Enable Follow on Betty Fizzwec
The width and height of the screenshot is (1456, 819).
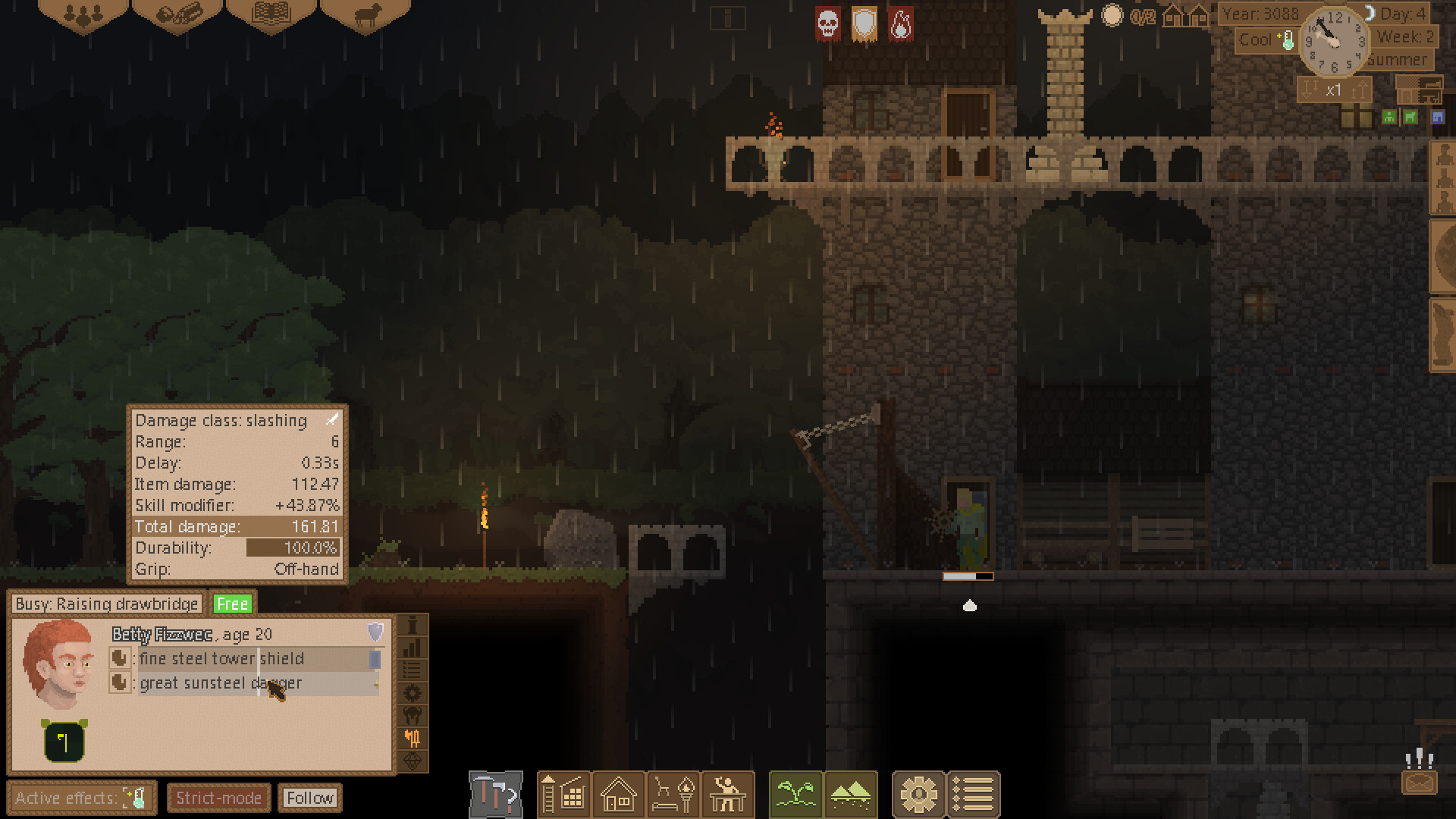pos(309,797)
